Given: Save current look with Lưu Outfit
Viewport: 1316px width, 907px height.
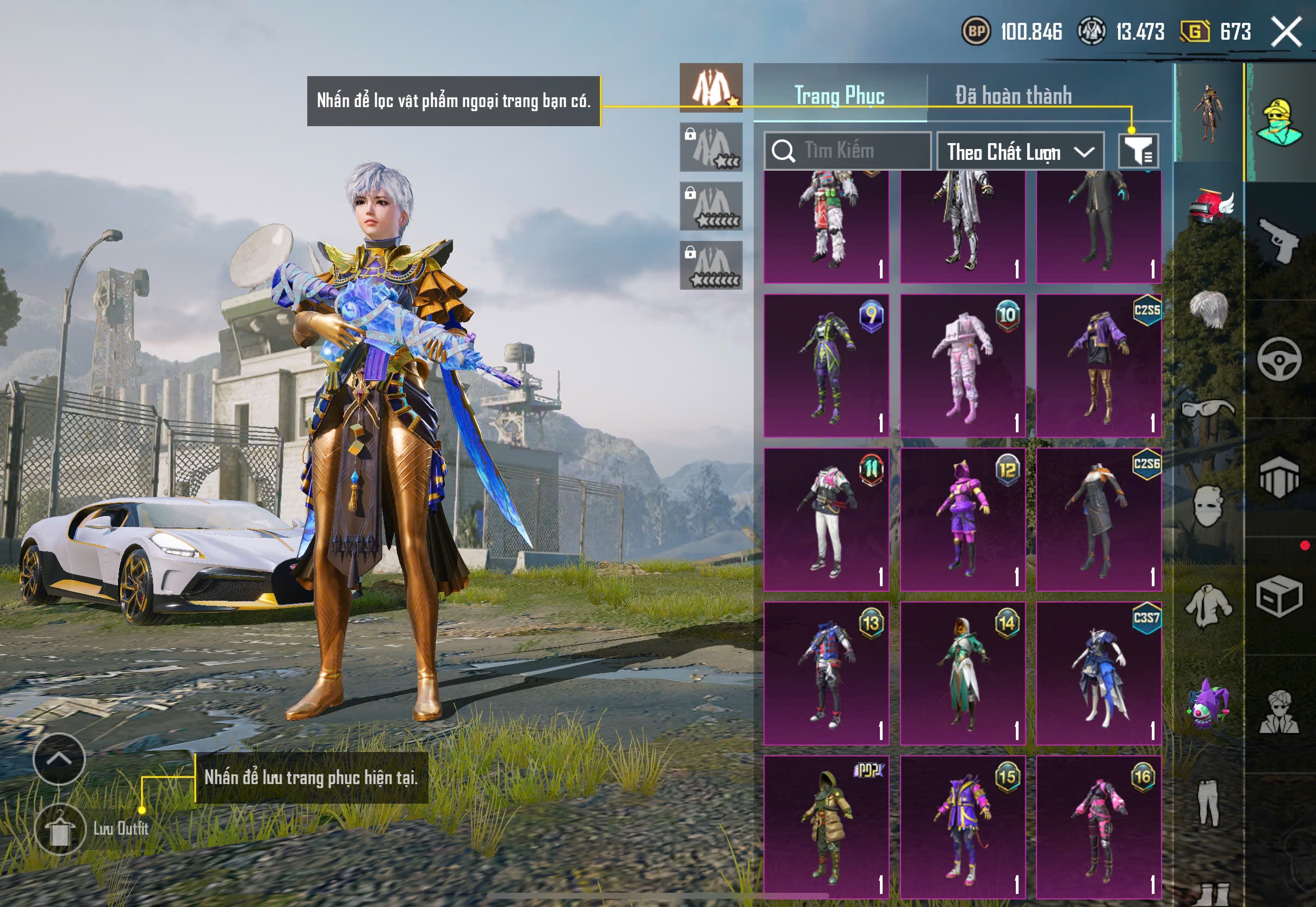Looking at the screenshot, I should pos(60,829).
